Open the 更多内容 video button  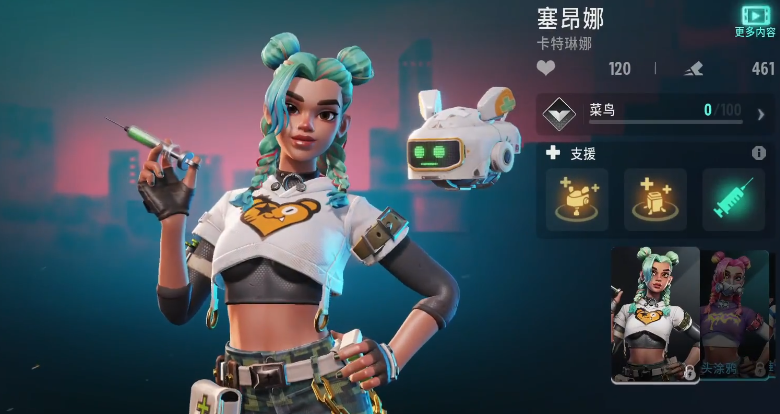(755, 19)
